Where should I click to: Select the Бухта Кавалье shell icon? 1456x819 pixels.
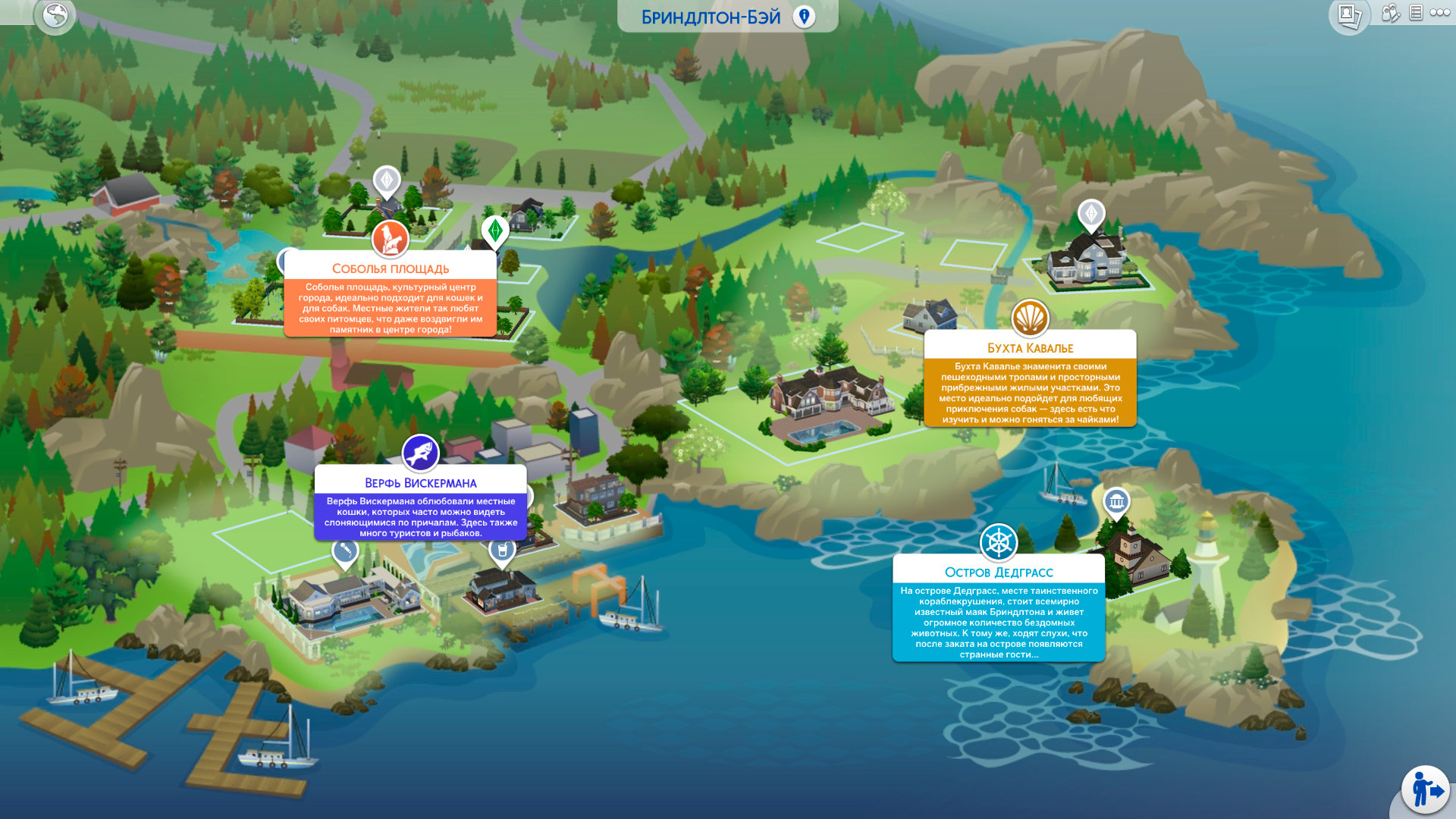[1030, 318]
